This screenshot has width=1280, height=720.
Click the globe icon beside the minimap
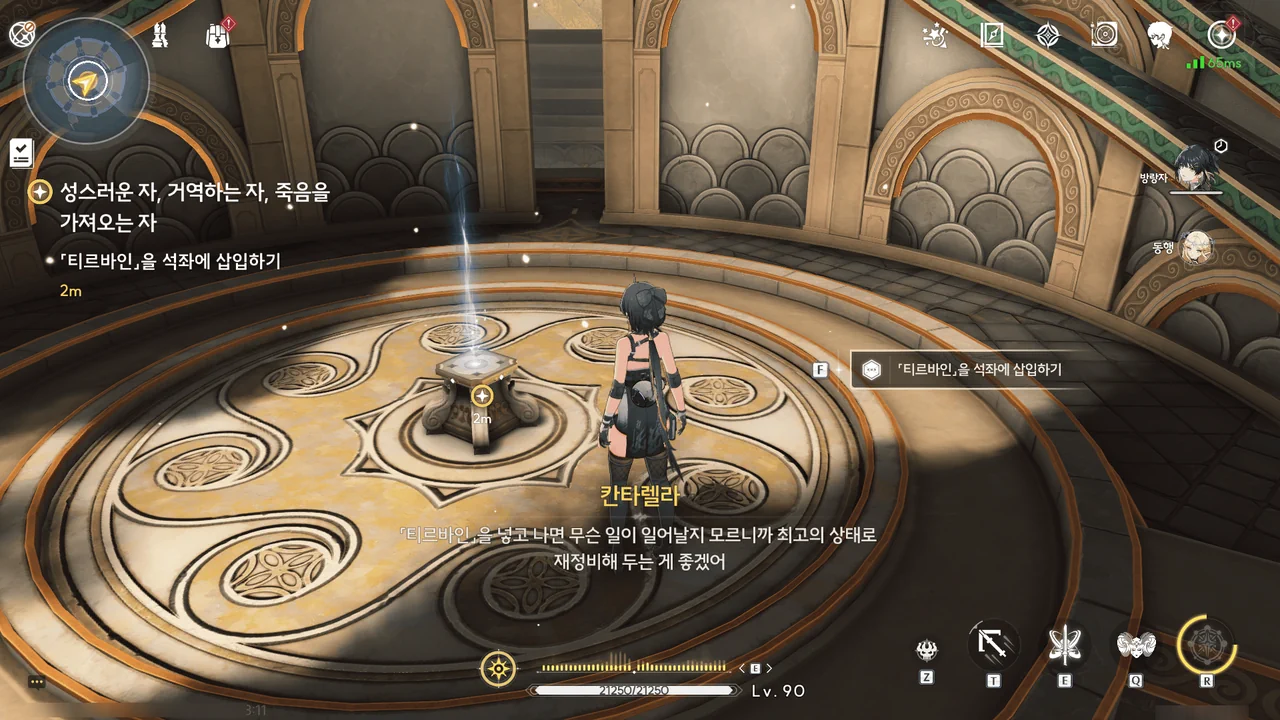(21, 34)
